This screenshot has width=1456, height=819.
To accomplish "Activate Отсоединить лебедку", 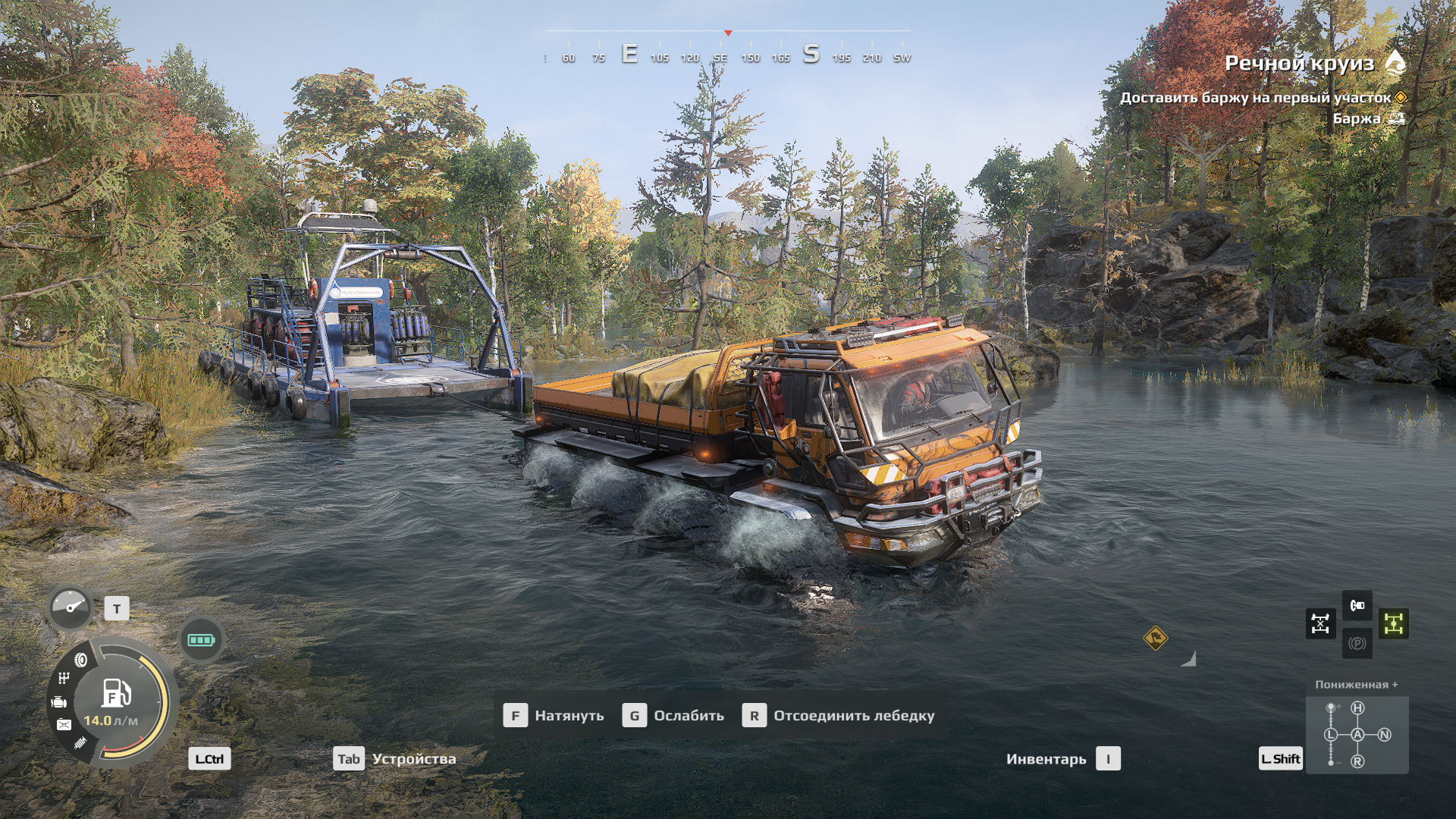I will 839,715.
